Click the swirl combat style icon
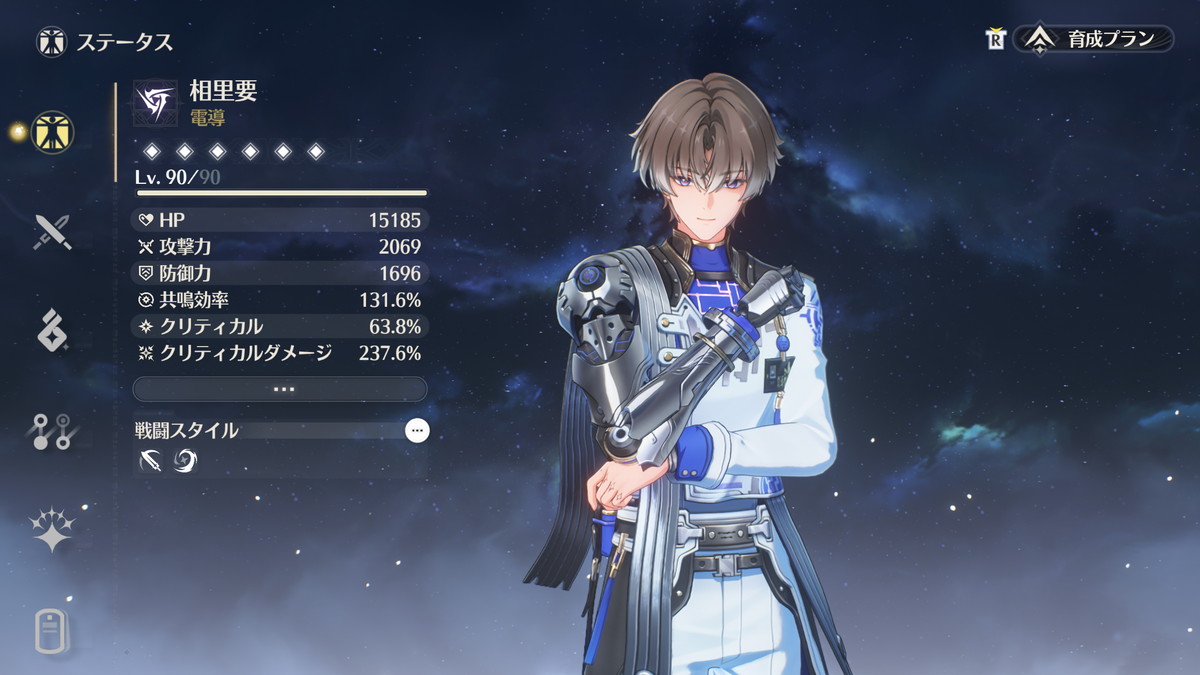 pyautogui.click(x=186, y=460)
